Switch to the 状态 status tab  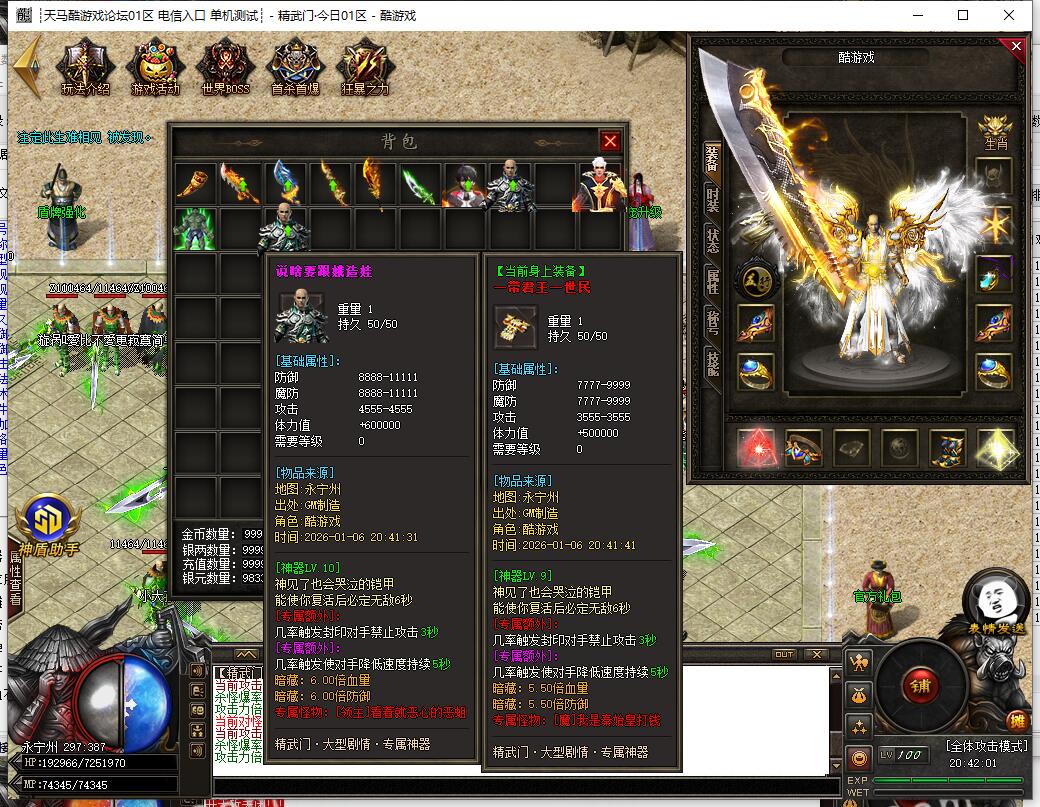[x=712, y=240]
